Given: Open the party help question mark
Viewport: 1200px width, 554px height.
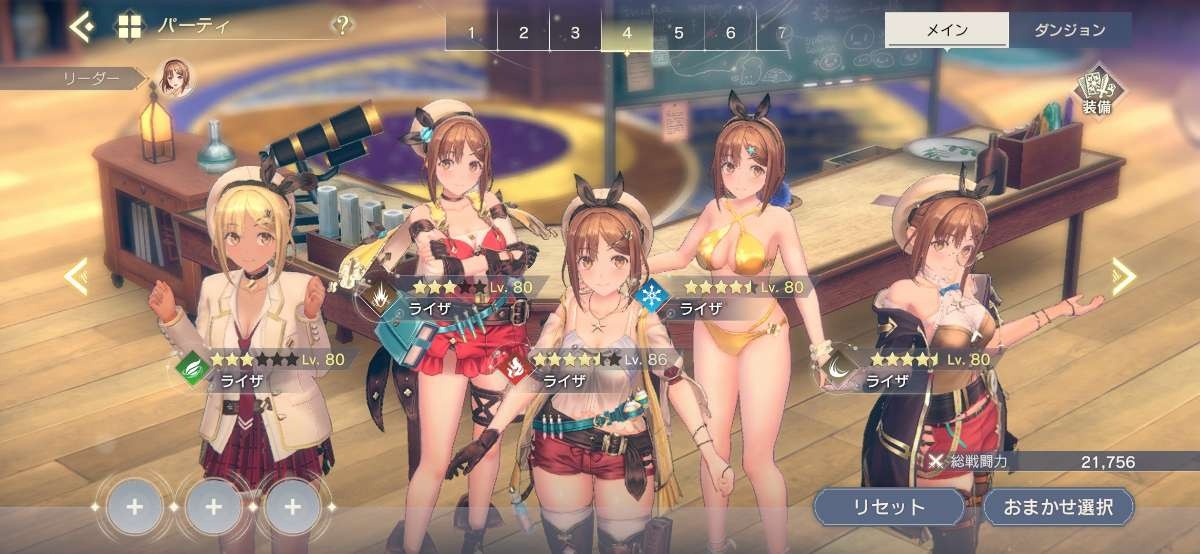Looking at the screenshot, I should coord(343,25).
